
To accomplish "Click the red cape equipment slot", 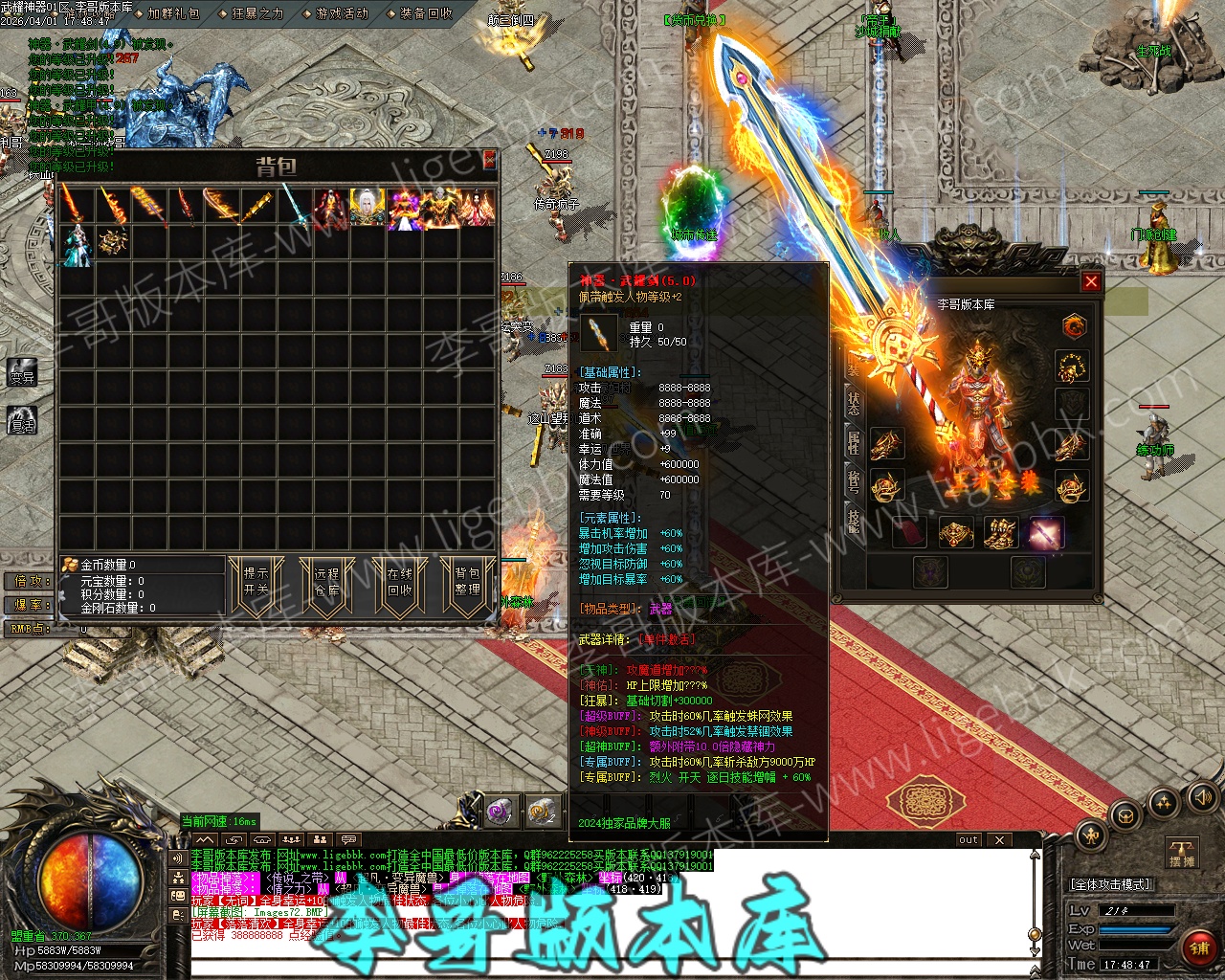I will (910, 532).
